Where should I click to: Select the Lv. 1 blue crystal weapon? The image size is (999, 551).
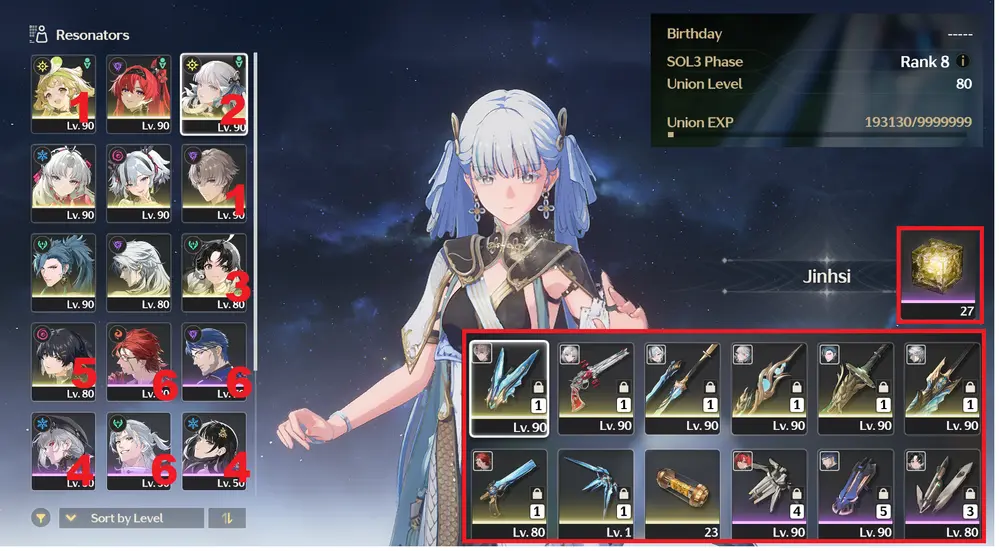(x=596, y=494)
